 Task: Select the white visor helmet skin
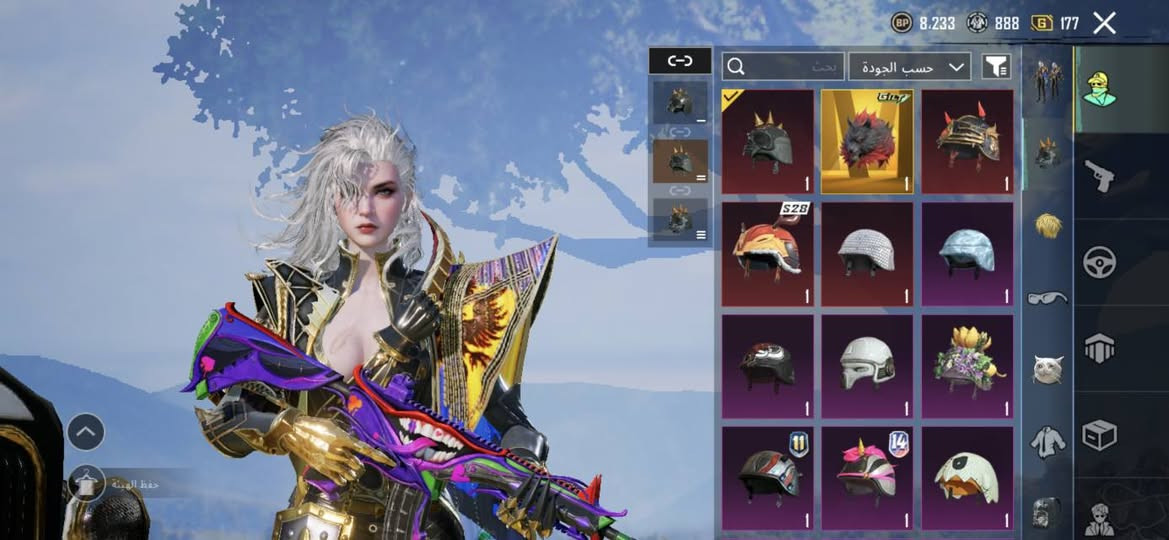[x=867, y=365]
